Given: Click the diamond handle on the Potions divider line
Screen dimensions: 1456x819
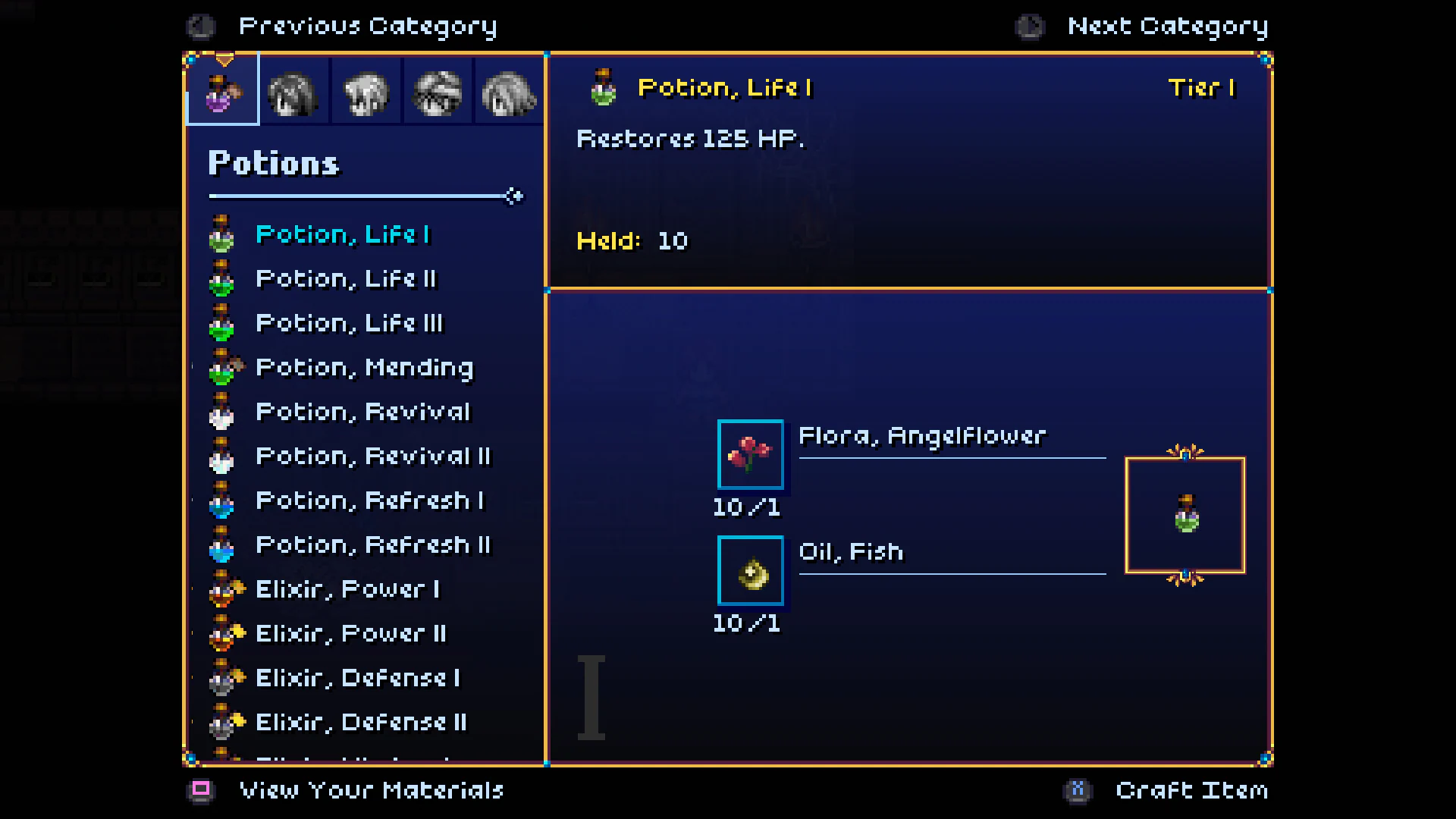Looking at the screenshot, I should (513, 196).
